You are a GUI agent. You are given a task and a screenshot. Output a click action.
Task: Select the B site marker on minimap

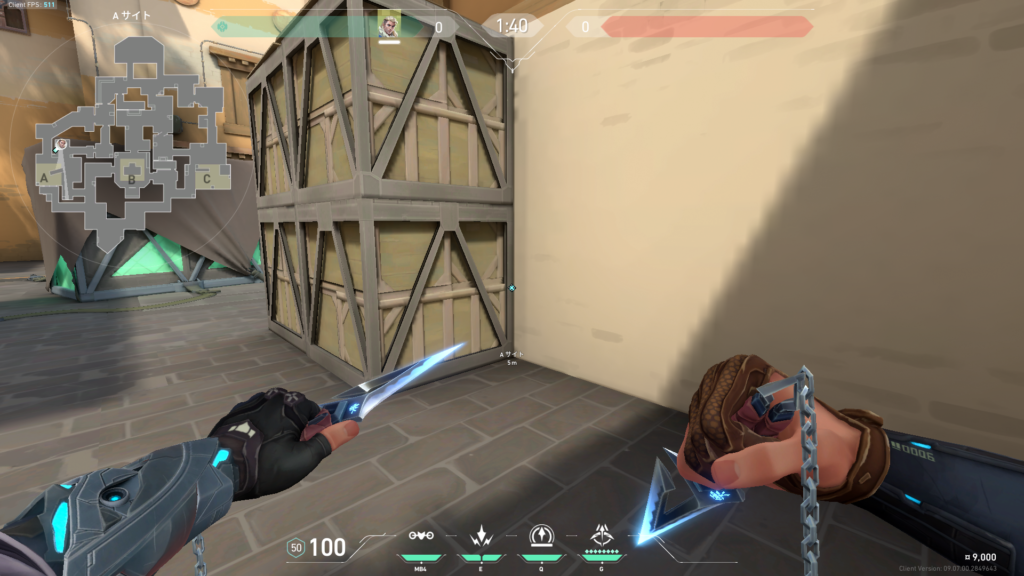(130, 180)
